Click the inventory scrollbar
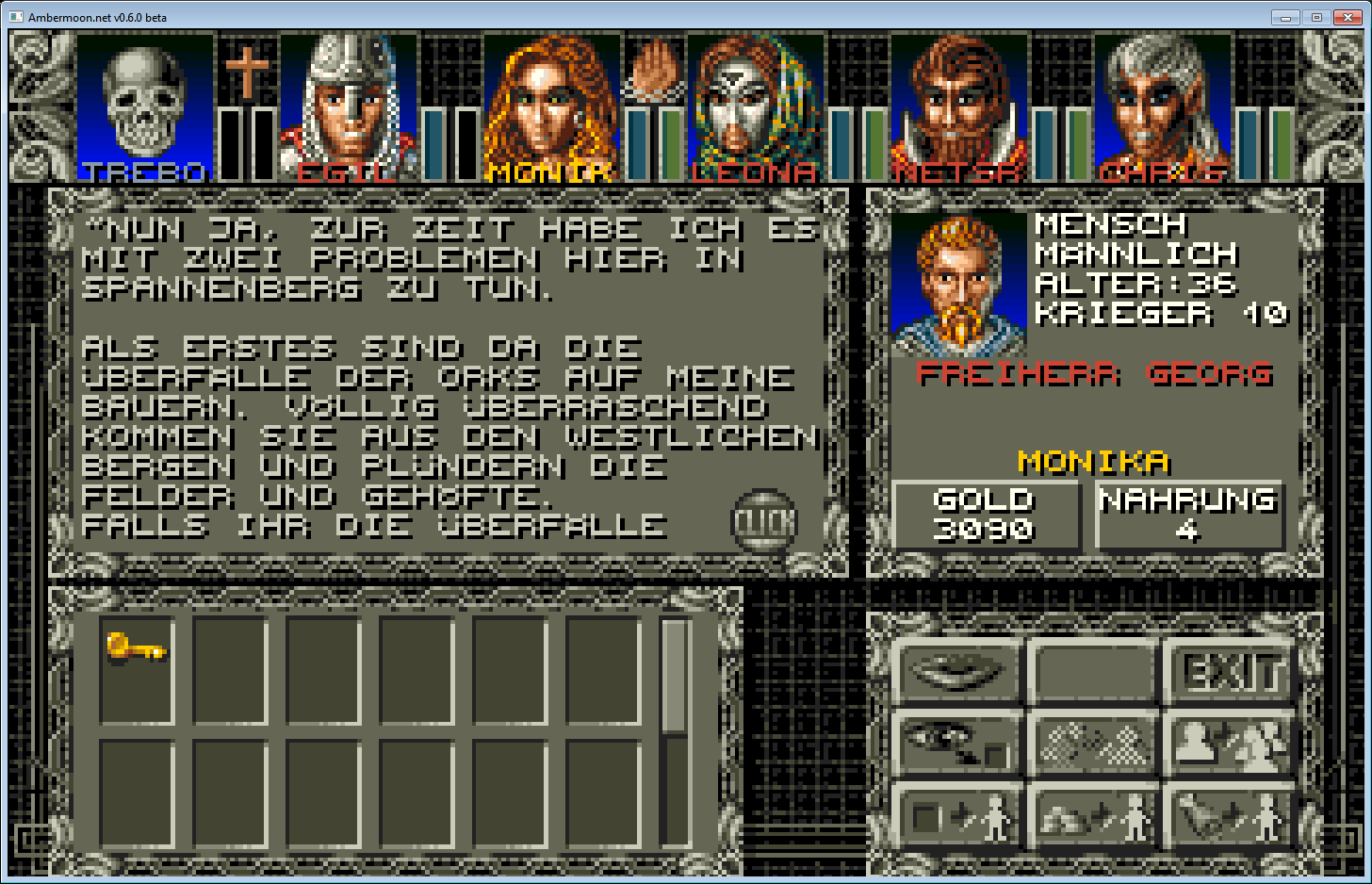This screenshot has width=1372, height=884. pyautogui.click(x=674, y=675)
